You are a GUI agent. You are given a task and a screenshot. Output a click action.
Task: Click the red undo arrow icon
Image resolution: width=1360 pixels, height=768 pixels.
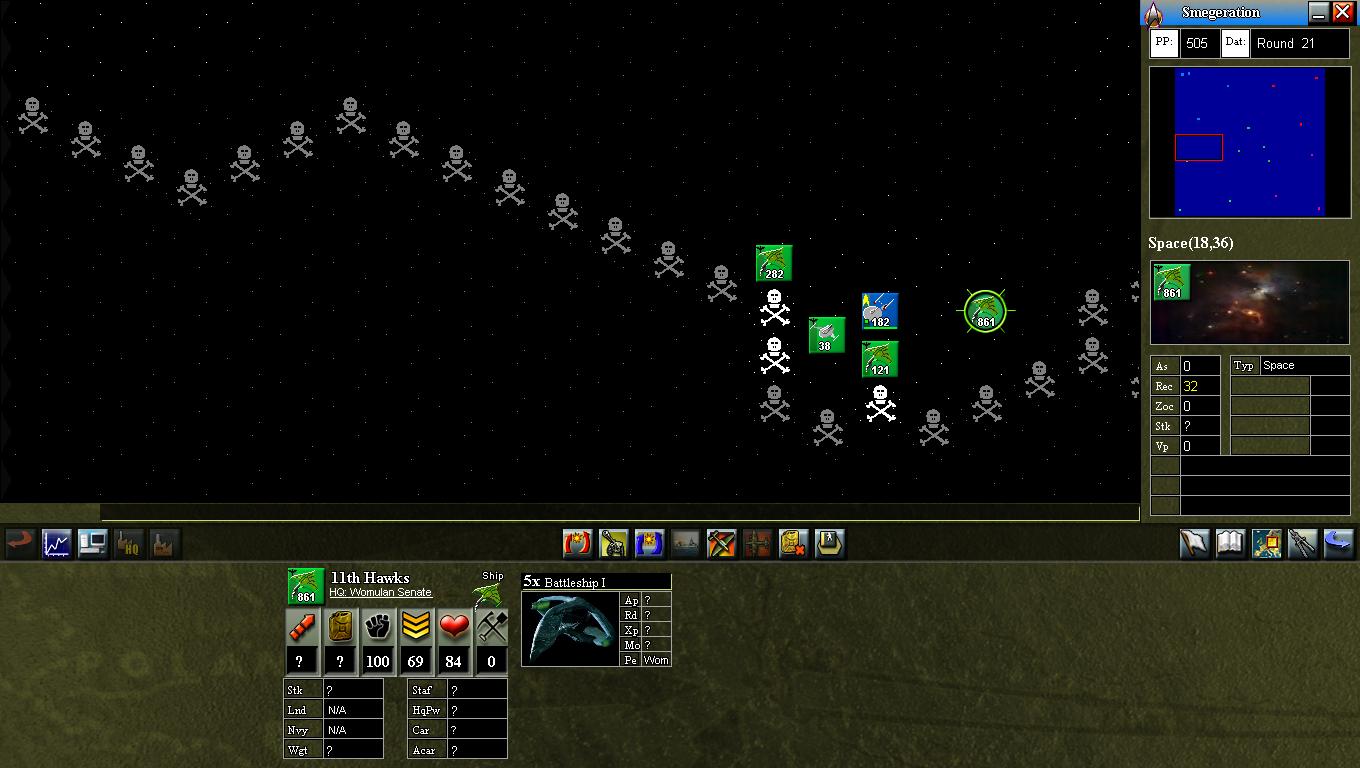click(19, 544)
